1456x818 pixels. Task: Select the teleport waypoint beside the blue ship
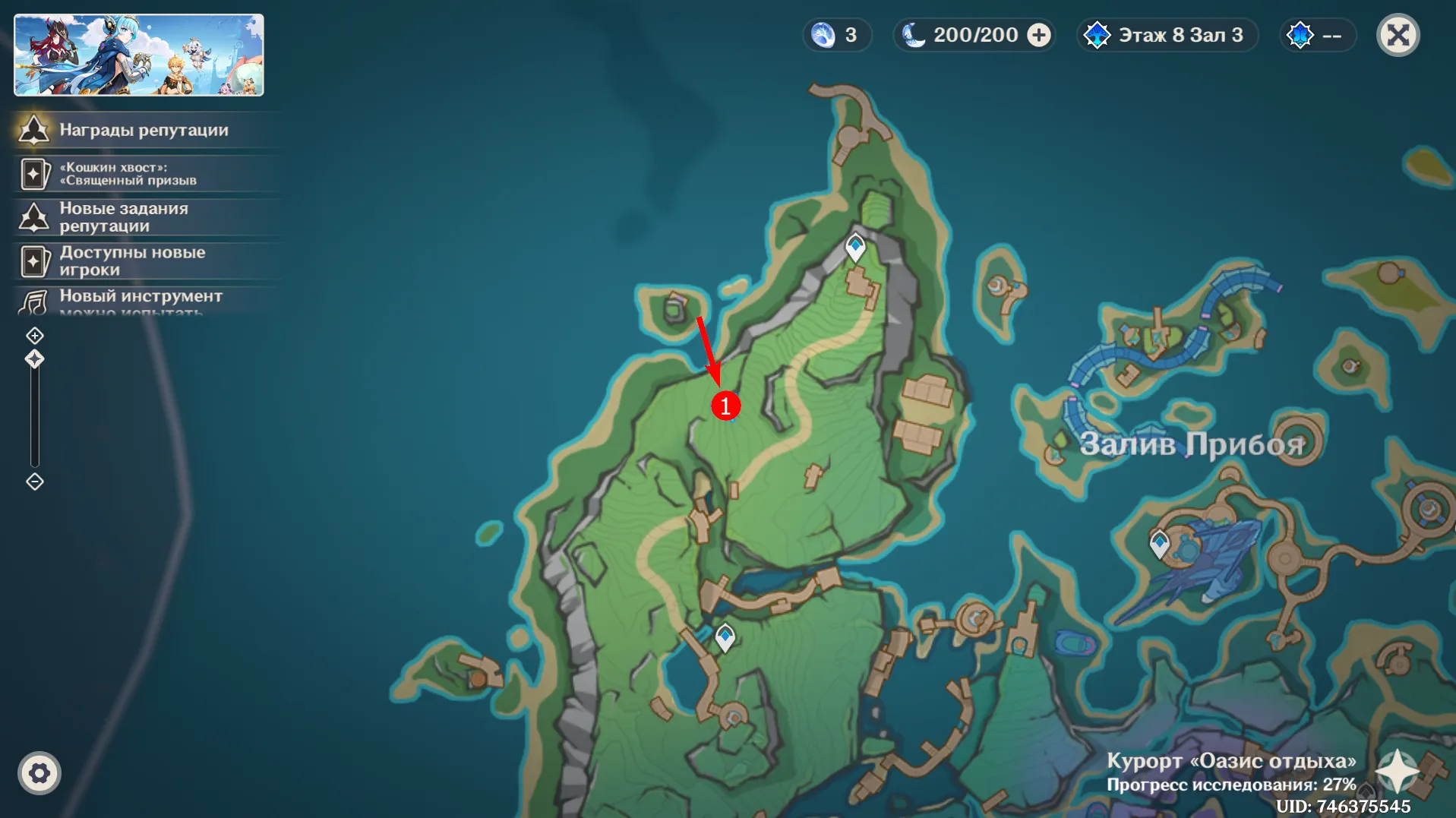pyautogui.click(x=1159, y=543)
